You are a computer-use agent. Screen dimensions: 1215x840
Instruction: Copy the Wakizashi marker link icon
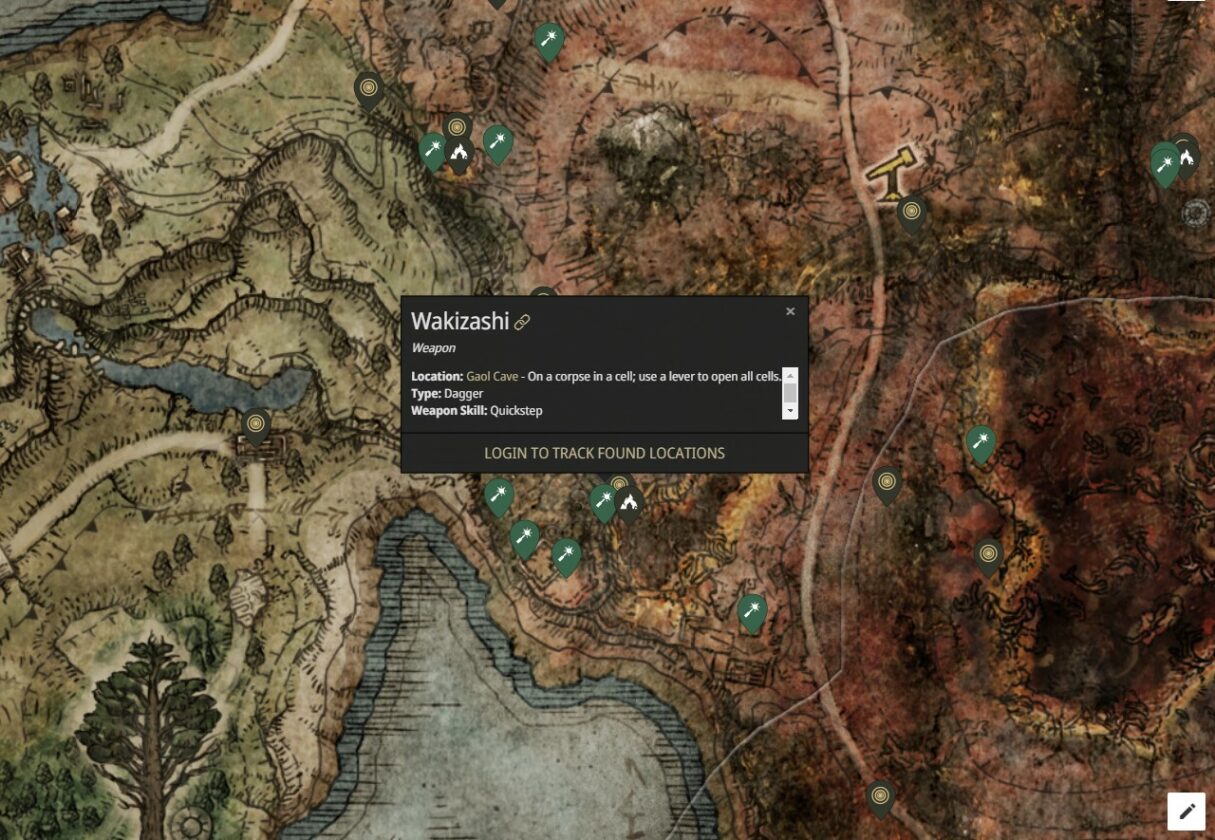tap(522, 322)
